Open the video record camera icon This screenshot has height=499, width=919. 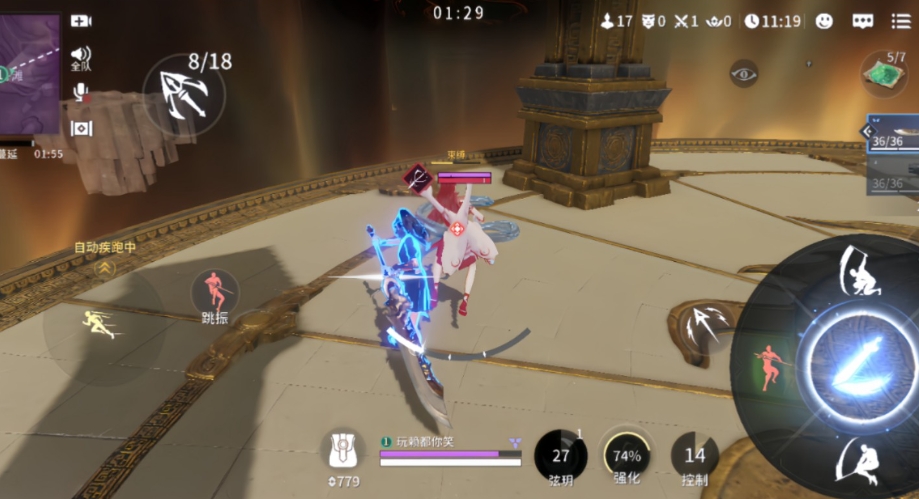tap(81, 21)
